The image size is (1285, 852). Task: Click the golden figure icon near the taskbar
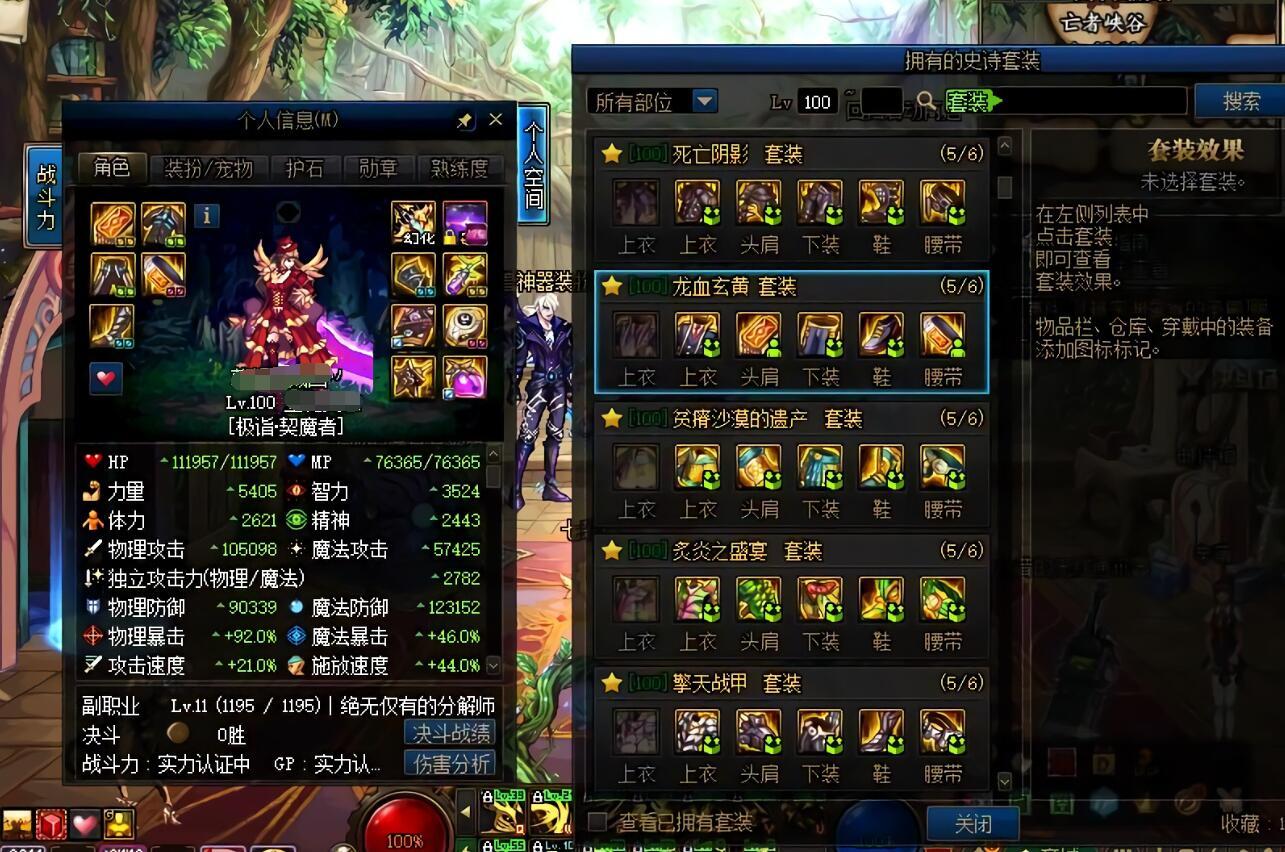coord(120,823)
